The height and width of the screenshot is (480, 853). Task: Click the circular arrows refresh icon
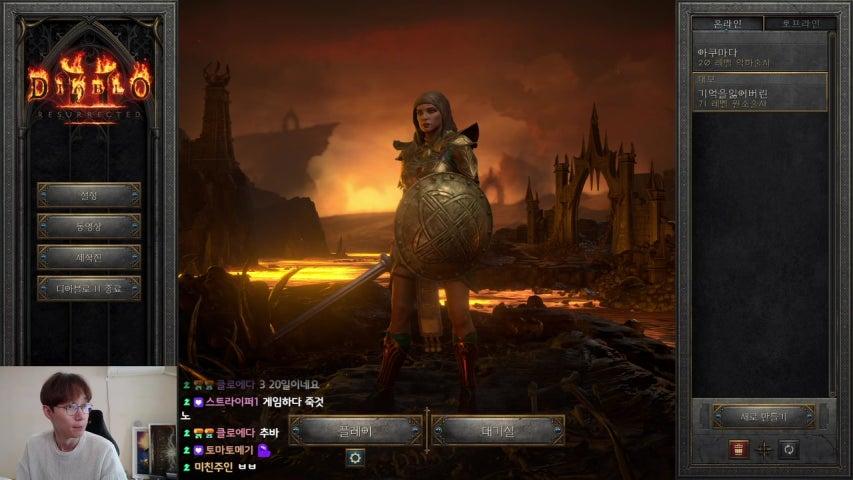[x=789, y=449]
